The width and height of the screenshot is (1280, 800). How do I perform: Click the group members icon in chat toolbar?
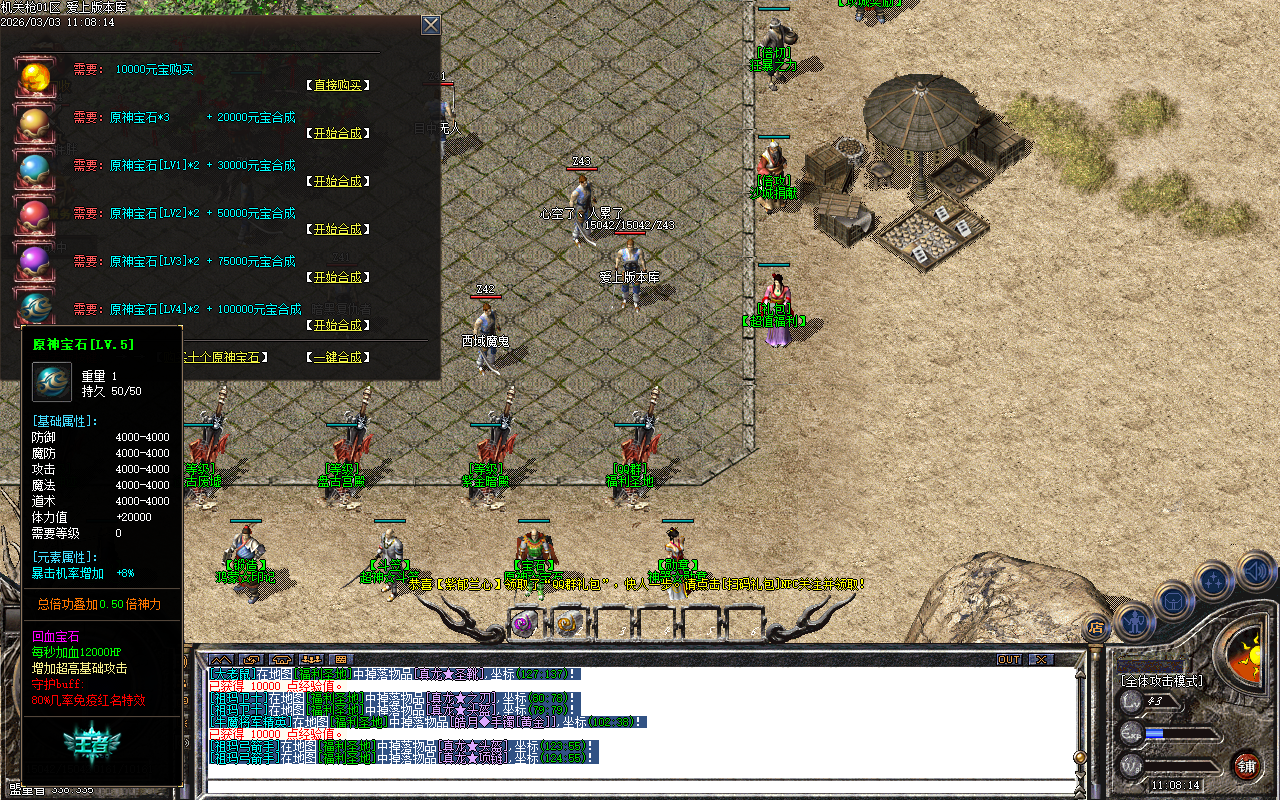coord(311,658)
